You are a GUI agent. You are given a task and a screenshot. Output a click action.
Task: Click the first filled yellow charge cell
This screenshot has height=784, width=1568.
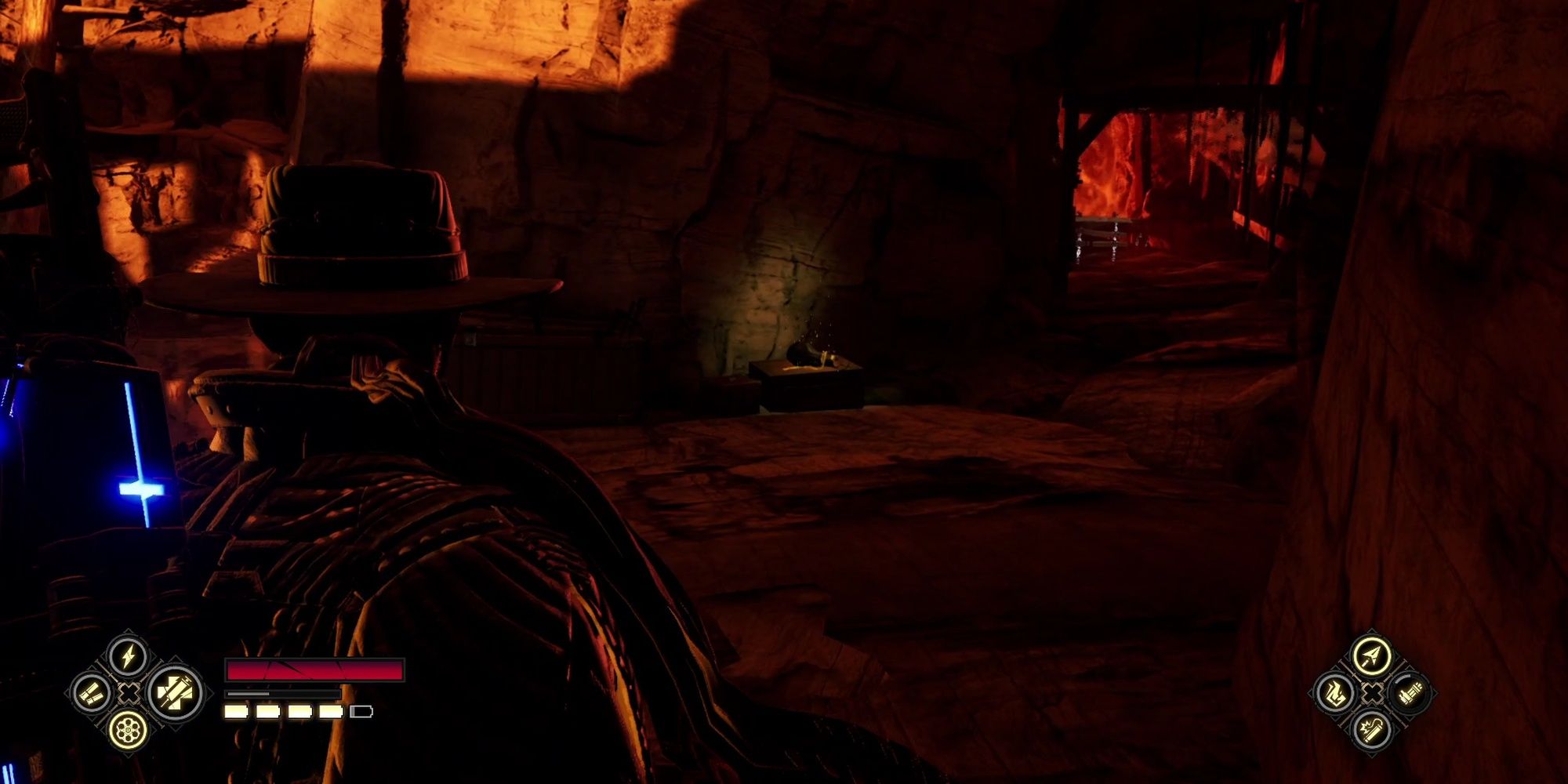click(x=235, y=711)
